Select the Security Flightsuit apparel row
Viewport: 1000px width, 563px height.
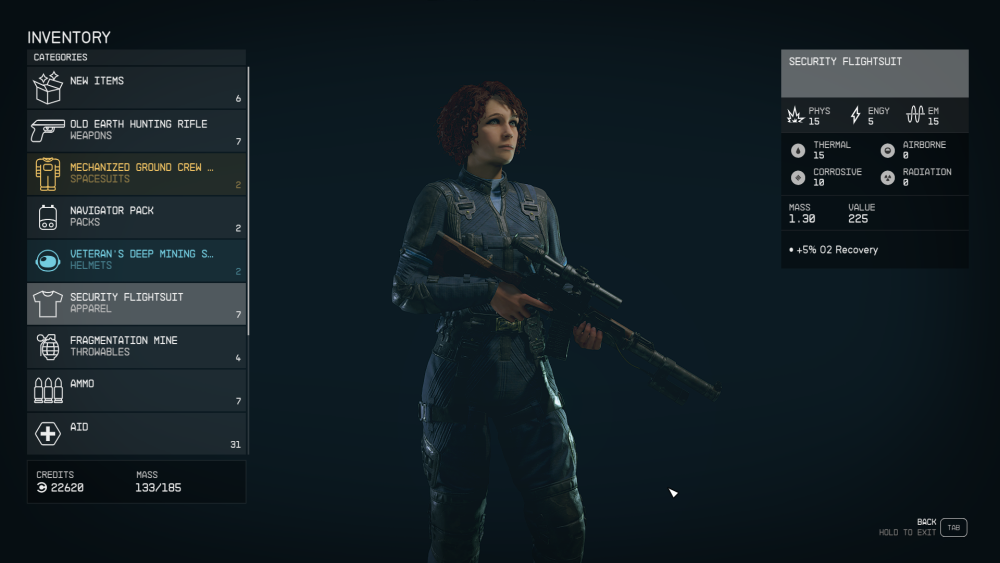coord(136,304)
